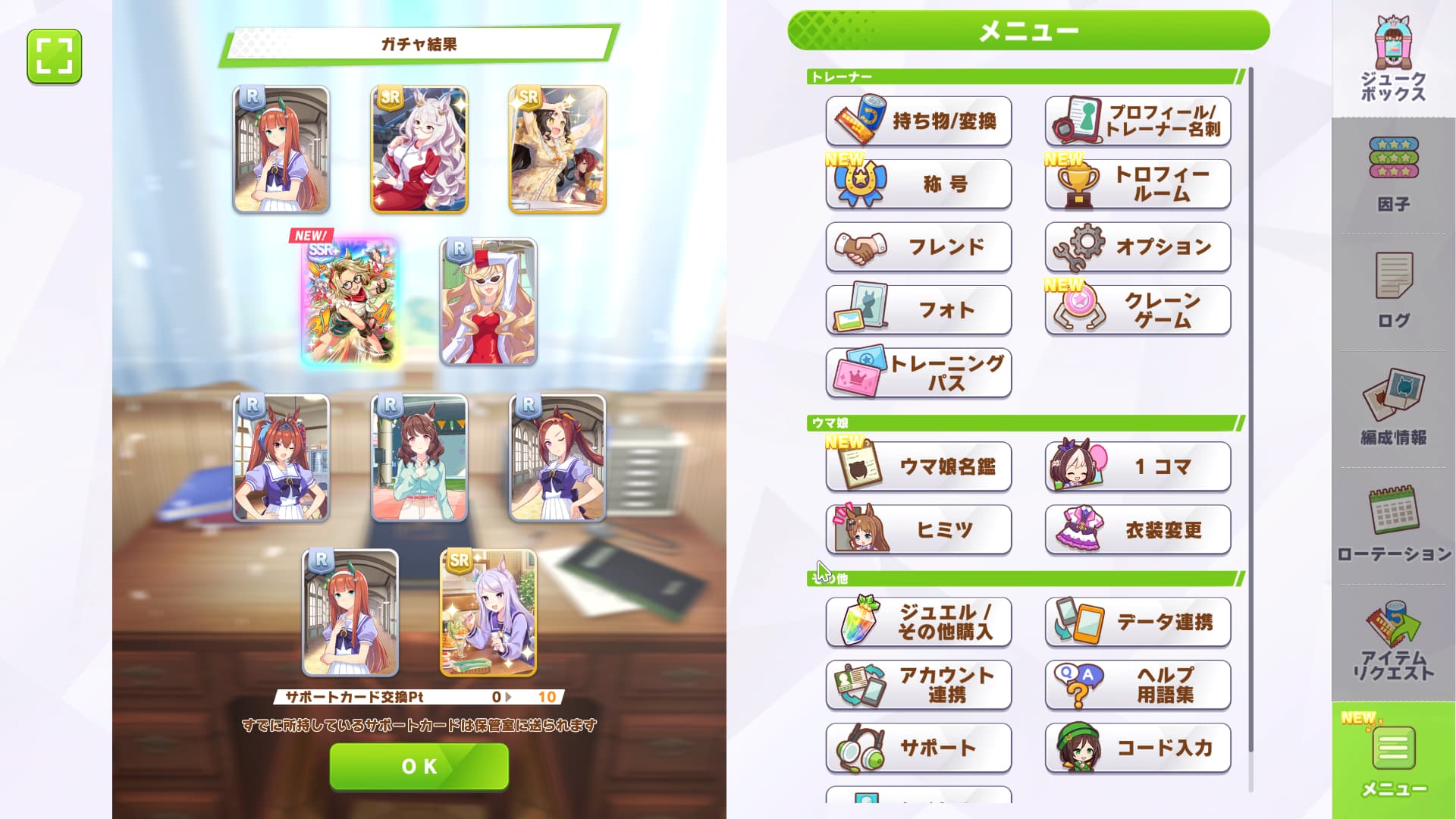Open データ連携 data link option
The image size is (1456, 819).
(1137, 622)
